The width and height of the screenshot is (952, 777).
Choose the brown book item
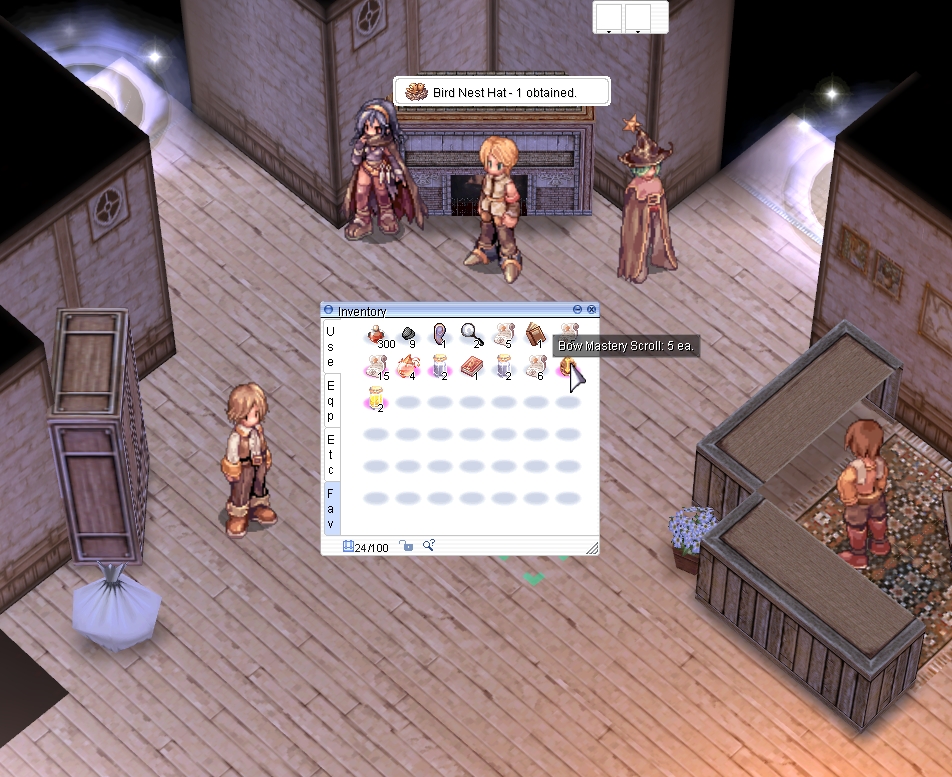coord(535,334)
